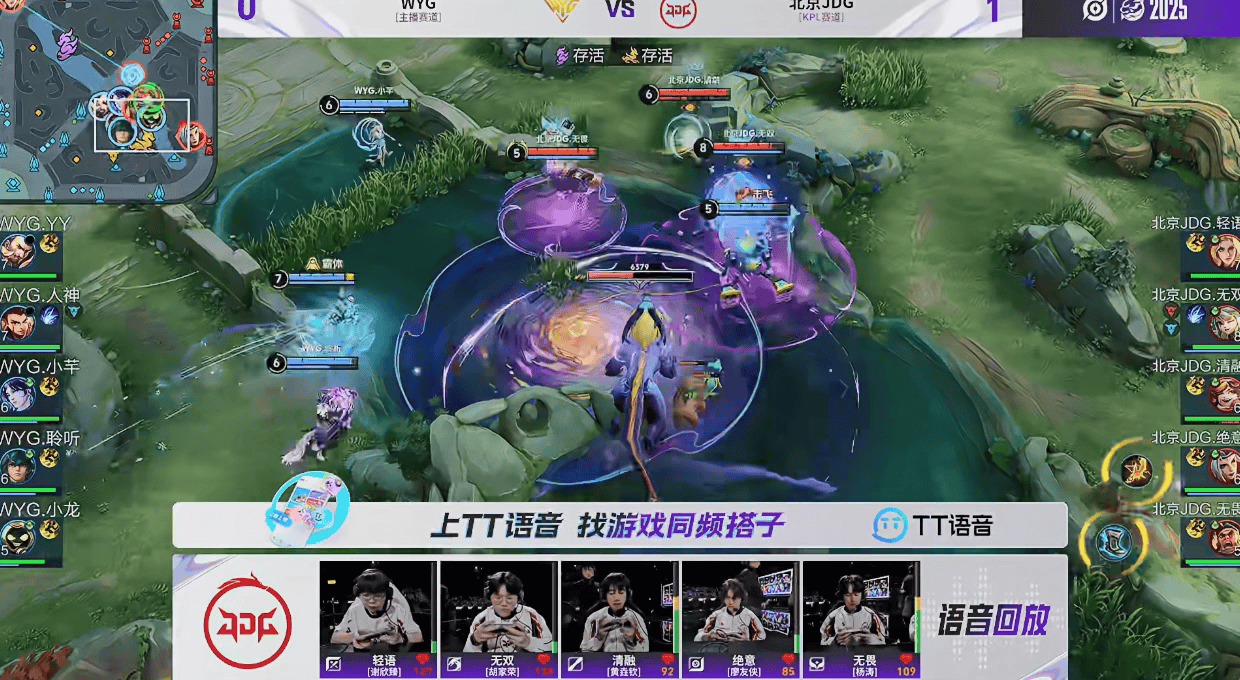The image size is (1240, 680).
Task: Select WYG.小龙's hero portrait
Action: (x=18, y=537)
